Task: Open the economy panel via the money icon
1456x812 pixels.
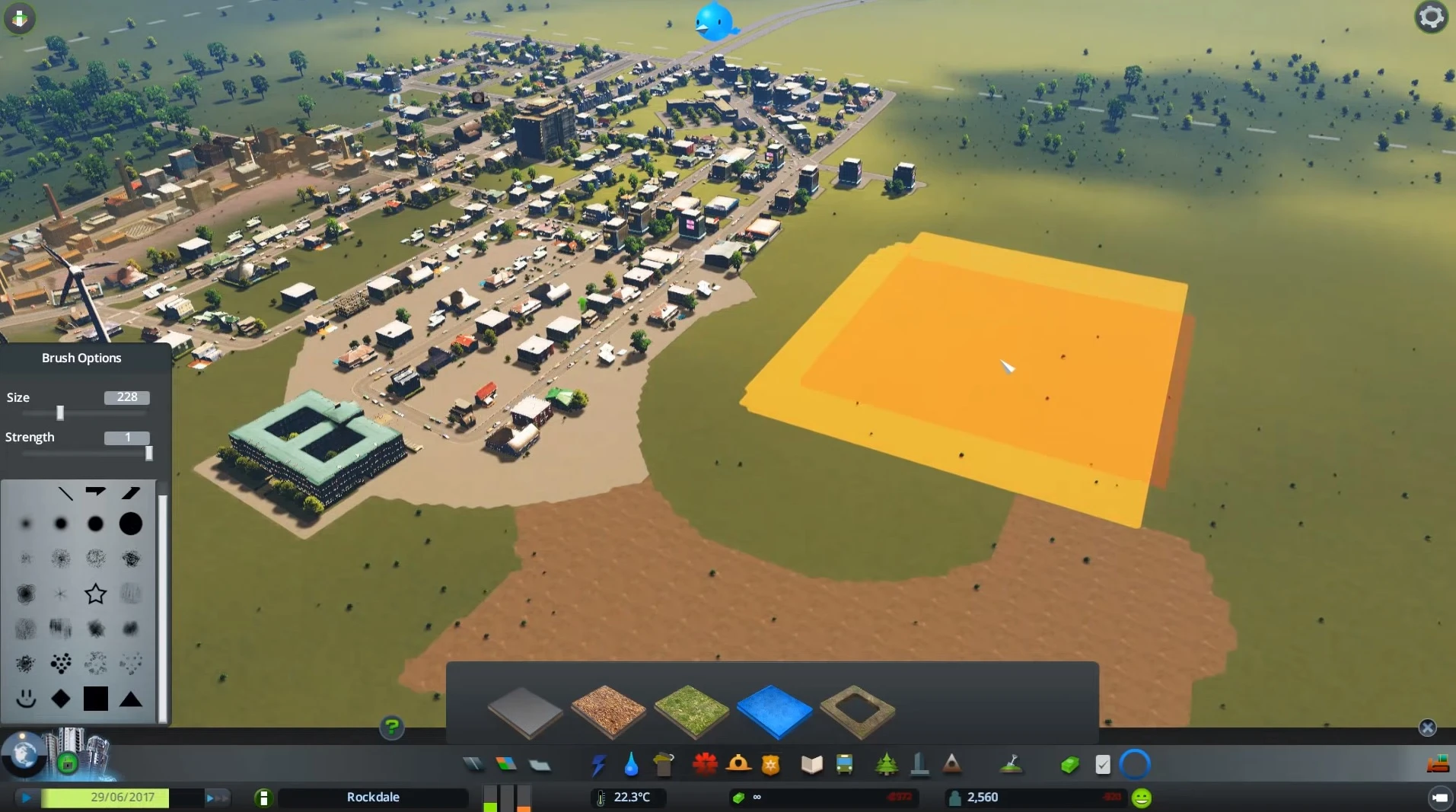Action: [1071, 764]
